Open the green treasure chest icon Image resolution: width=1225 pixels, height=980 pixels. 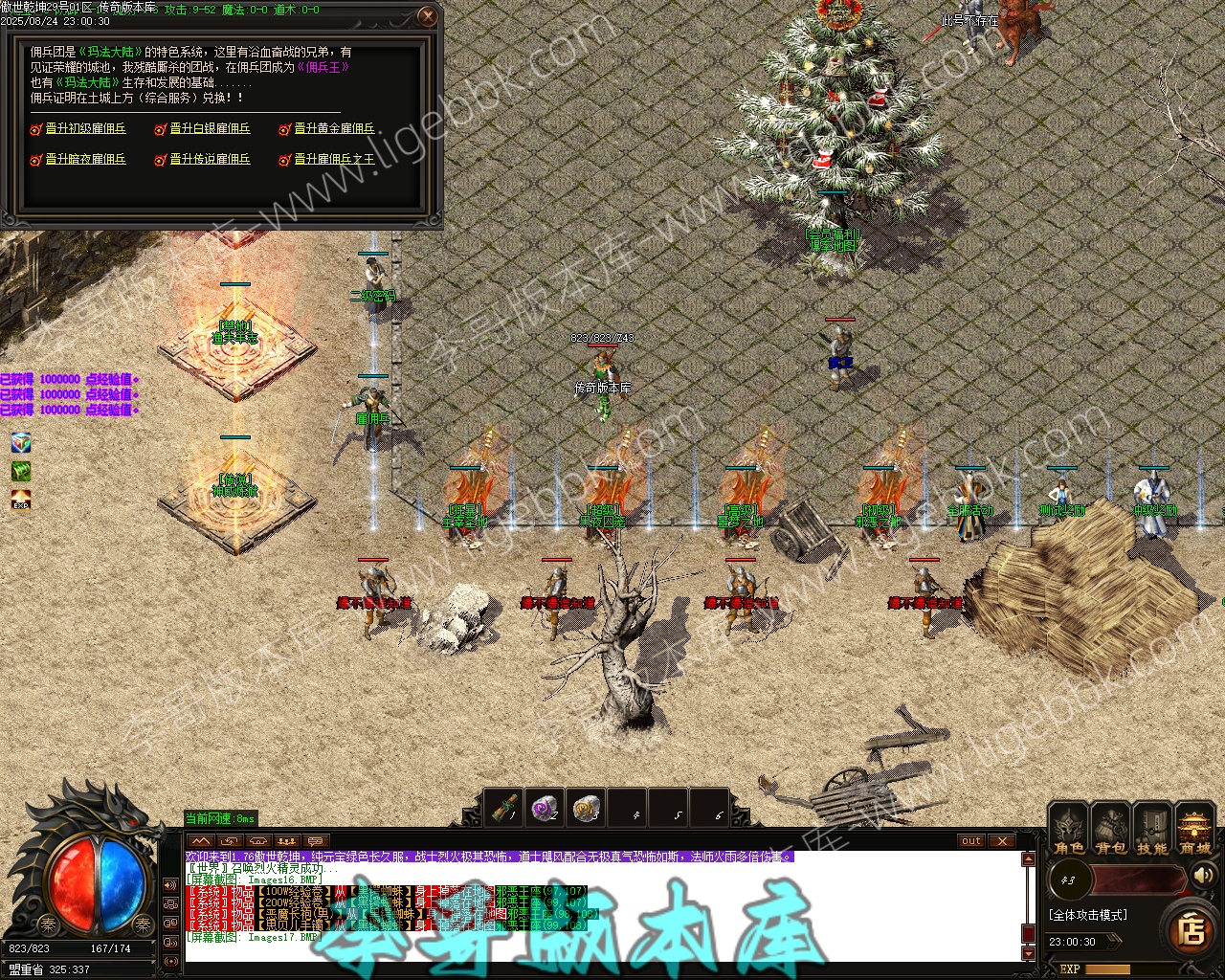tap(21, 471)
